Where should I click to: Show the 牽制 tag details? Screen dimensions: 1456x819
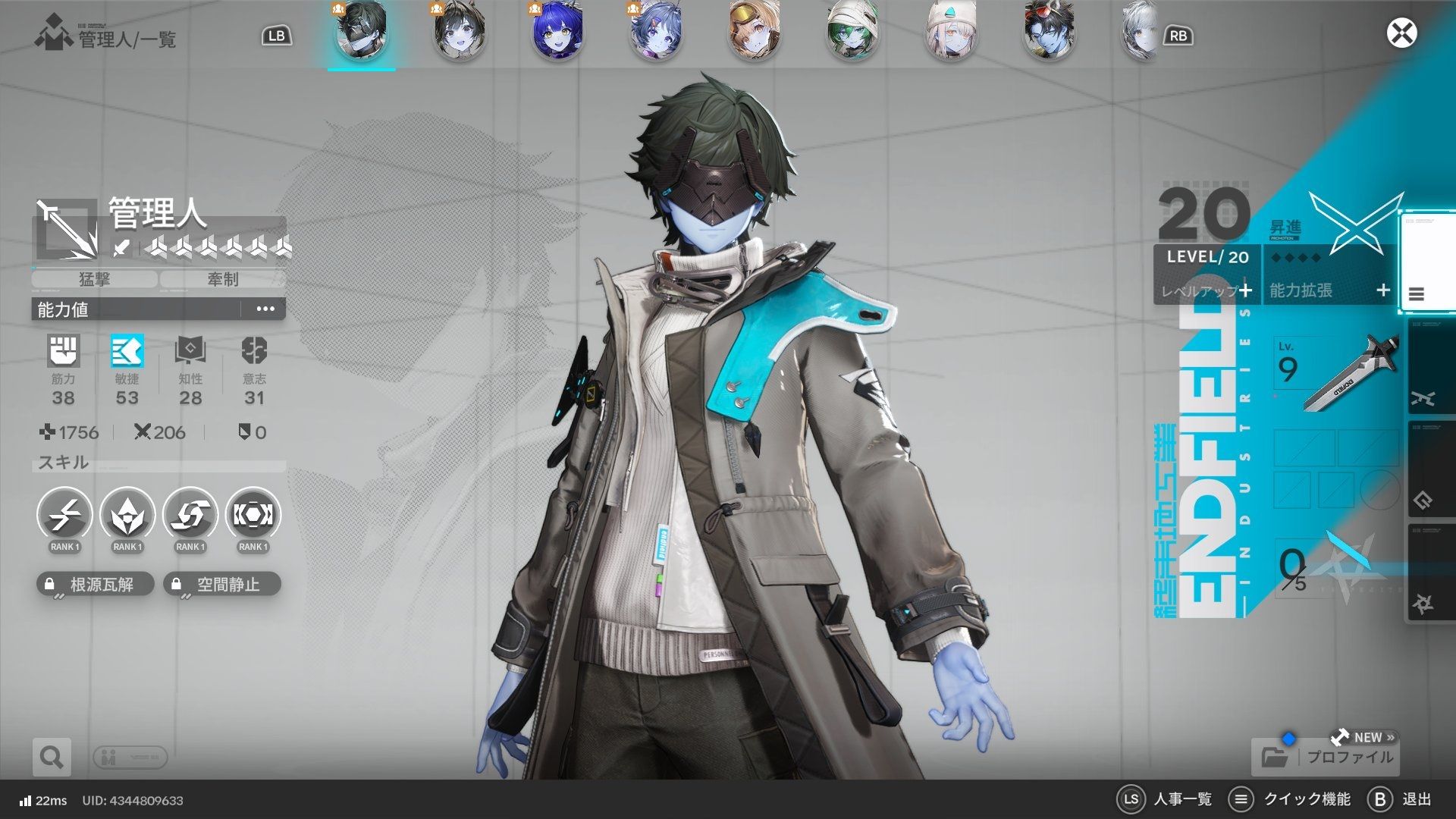[223, 279]
